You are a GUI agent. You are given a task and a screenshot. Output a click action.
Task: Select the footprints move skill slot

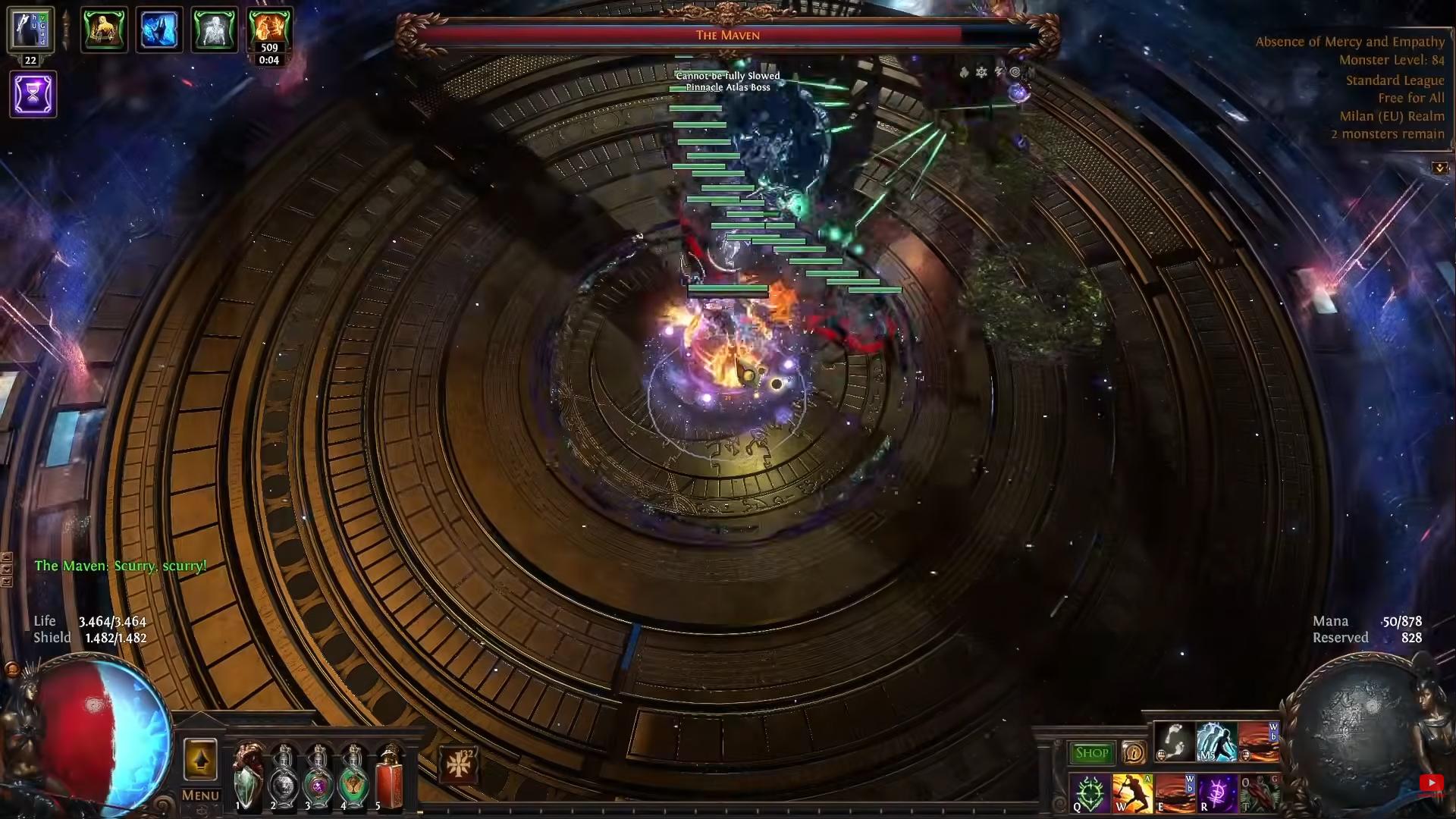tap(1175, 742)
